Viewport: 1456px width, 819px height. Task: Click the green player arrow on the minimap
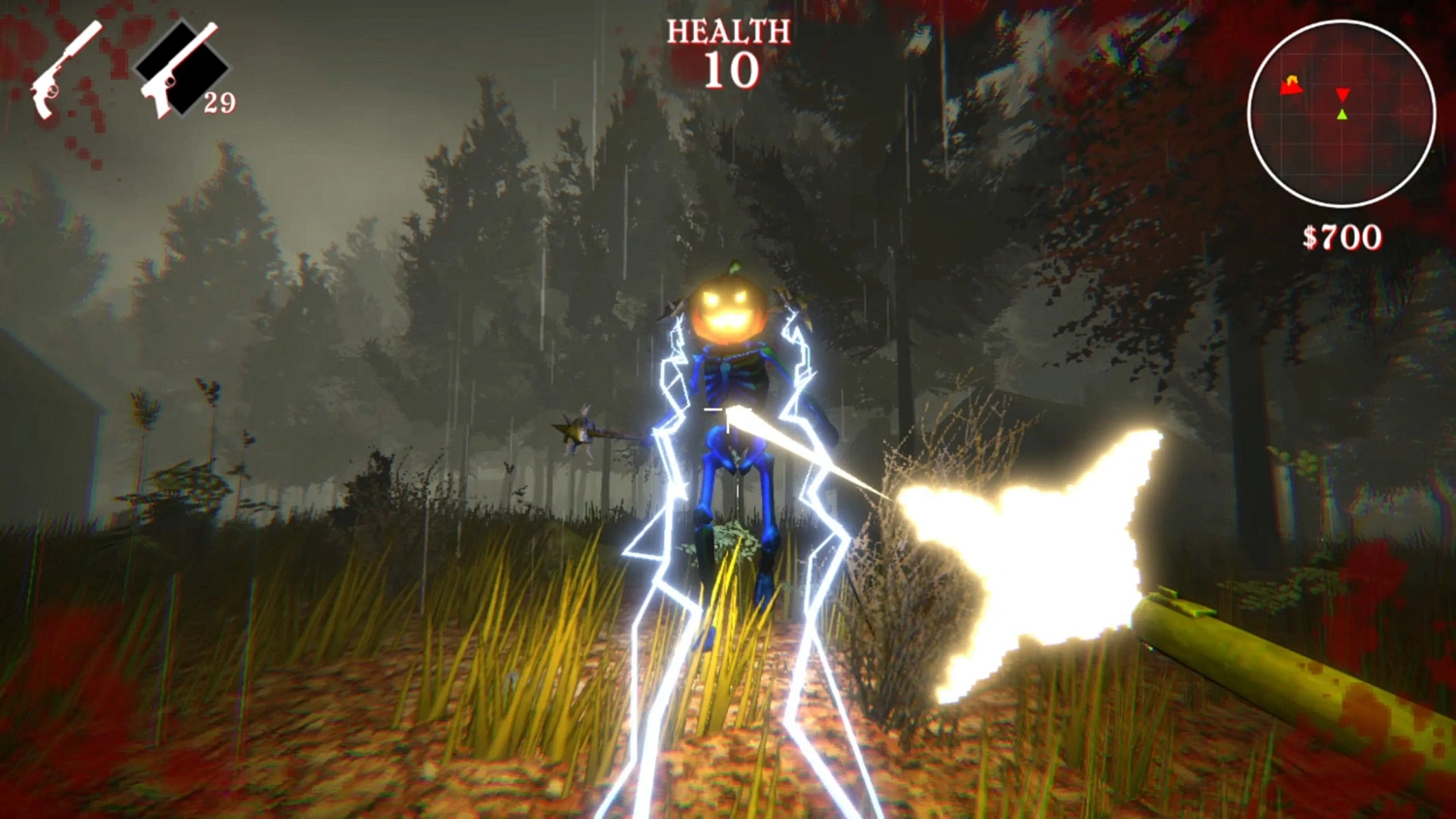tap(1343, 114)
